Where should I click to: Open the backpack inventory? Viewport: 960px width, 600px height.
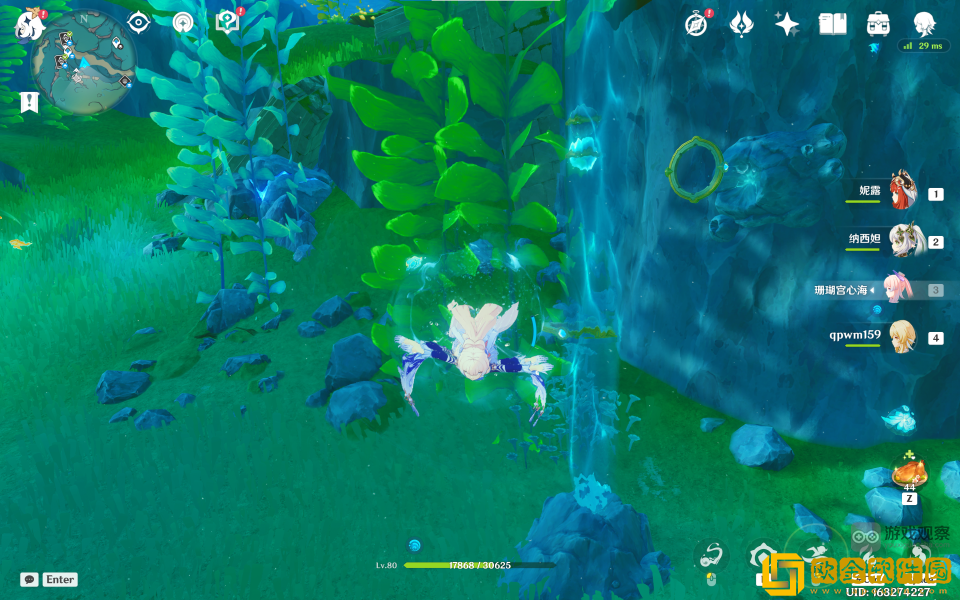[x=878, y=25]
